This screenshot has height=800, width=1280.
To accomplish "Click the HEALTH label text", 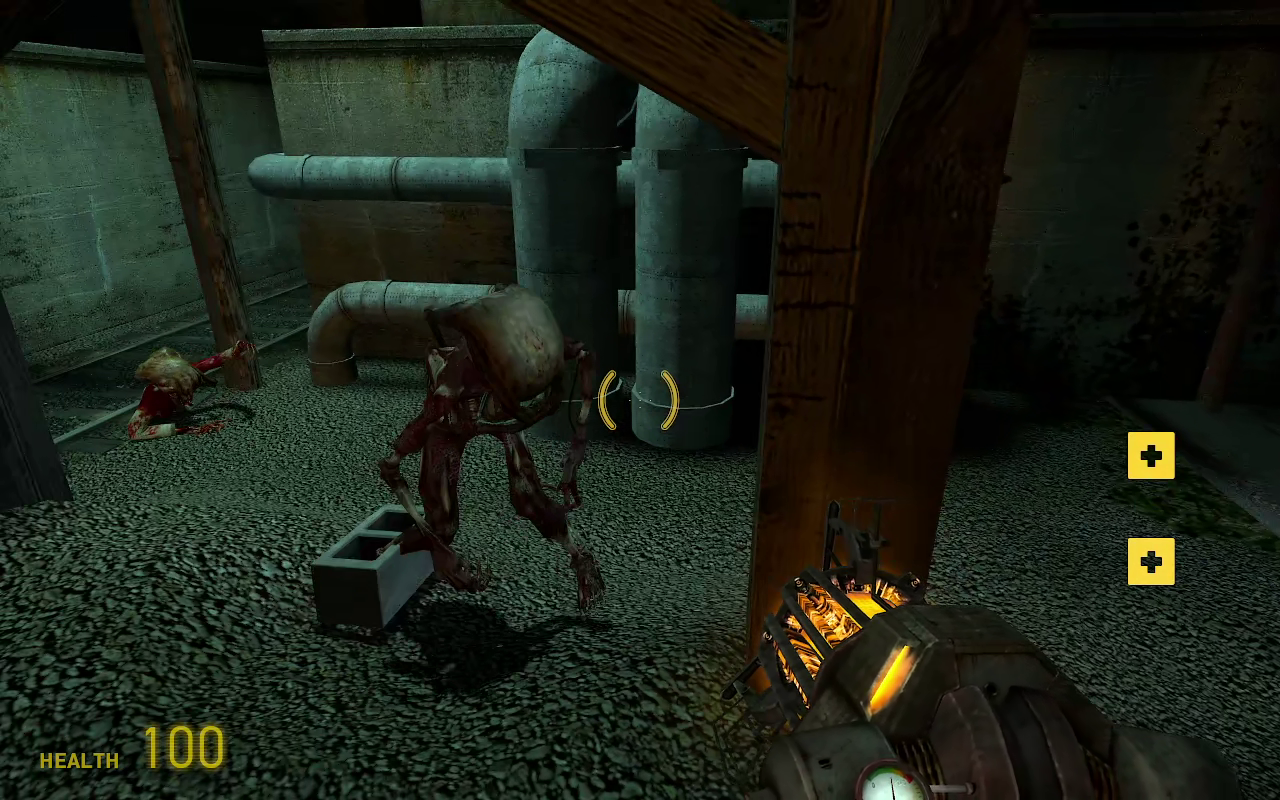I will tap(79, 761).
